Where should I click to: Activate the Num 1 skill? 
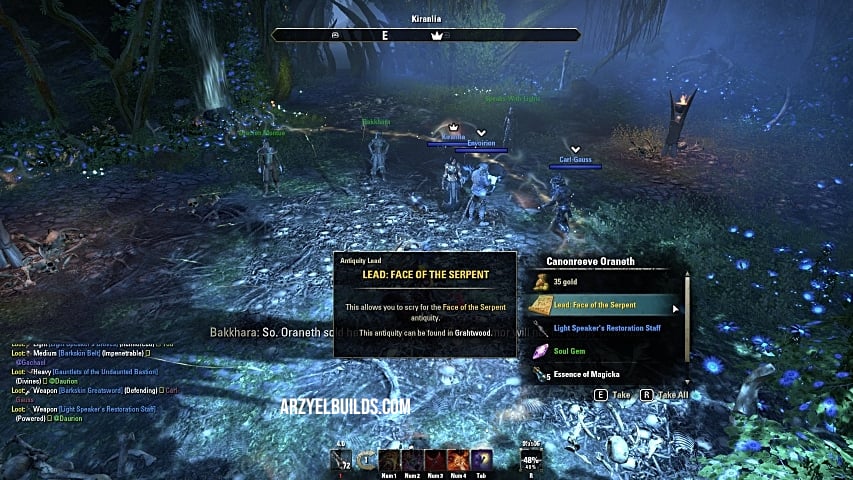[x=390, y=460]
